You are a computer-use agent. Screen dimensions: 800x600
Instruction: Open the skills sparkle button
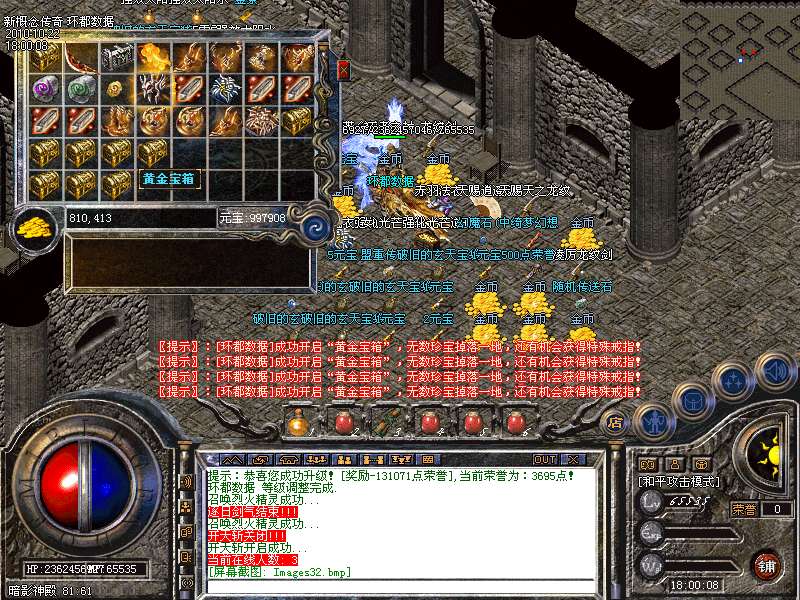click(733, 380)
